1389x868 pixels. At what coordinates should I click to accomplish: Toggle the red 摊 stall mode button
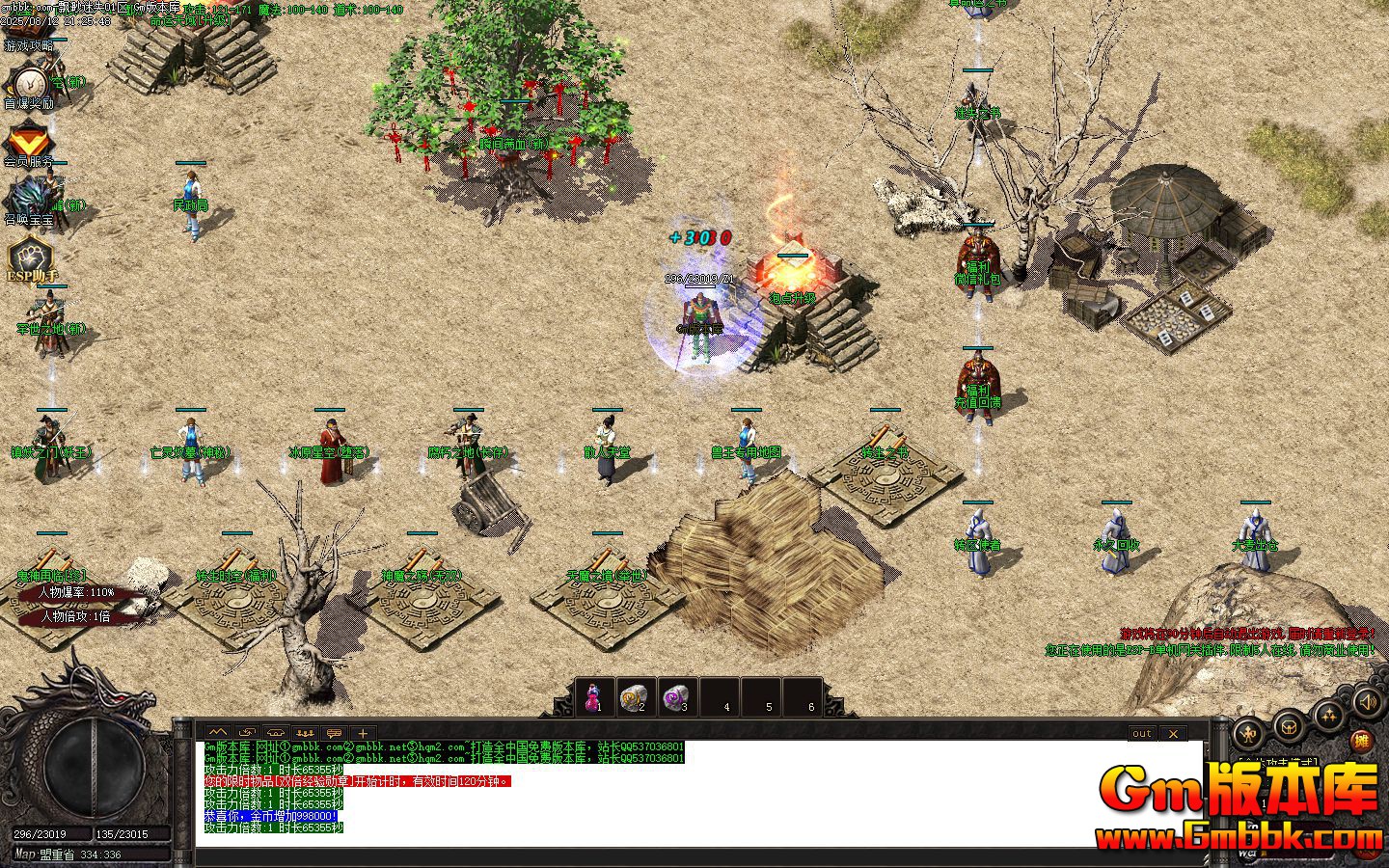pyautogui.click(x=1362, y=740)
